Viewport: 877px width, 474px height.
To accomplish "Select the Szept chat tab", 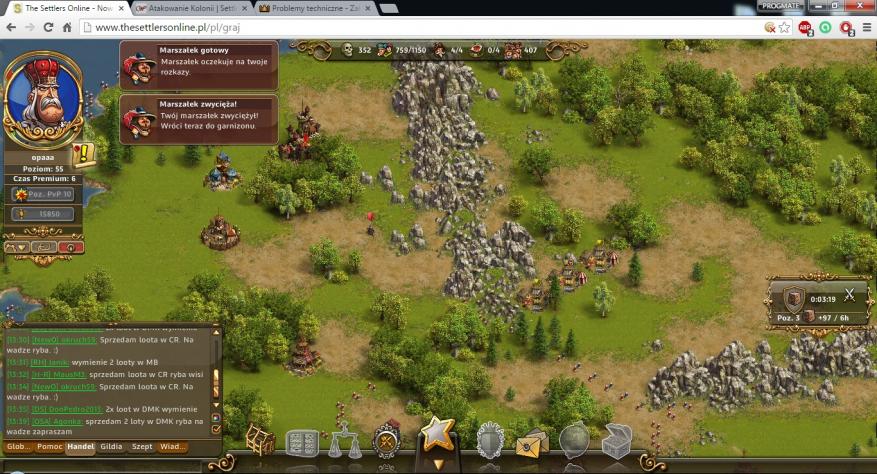I will click(142, 447).
